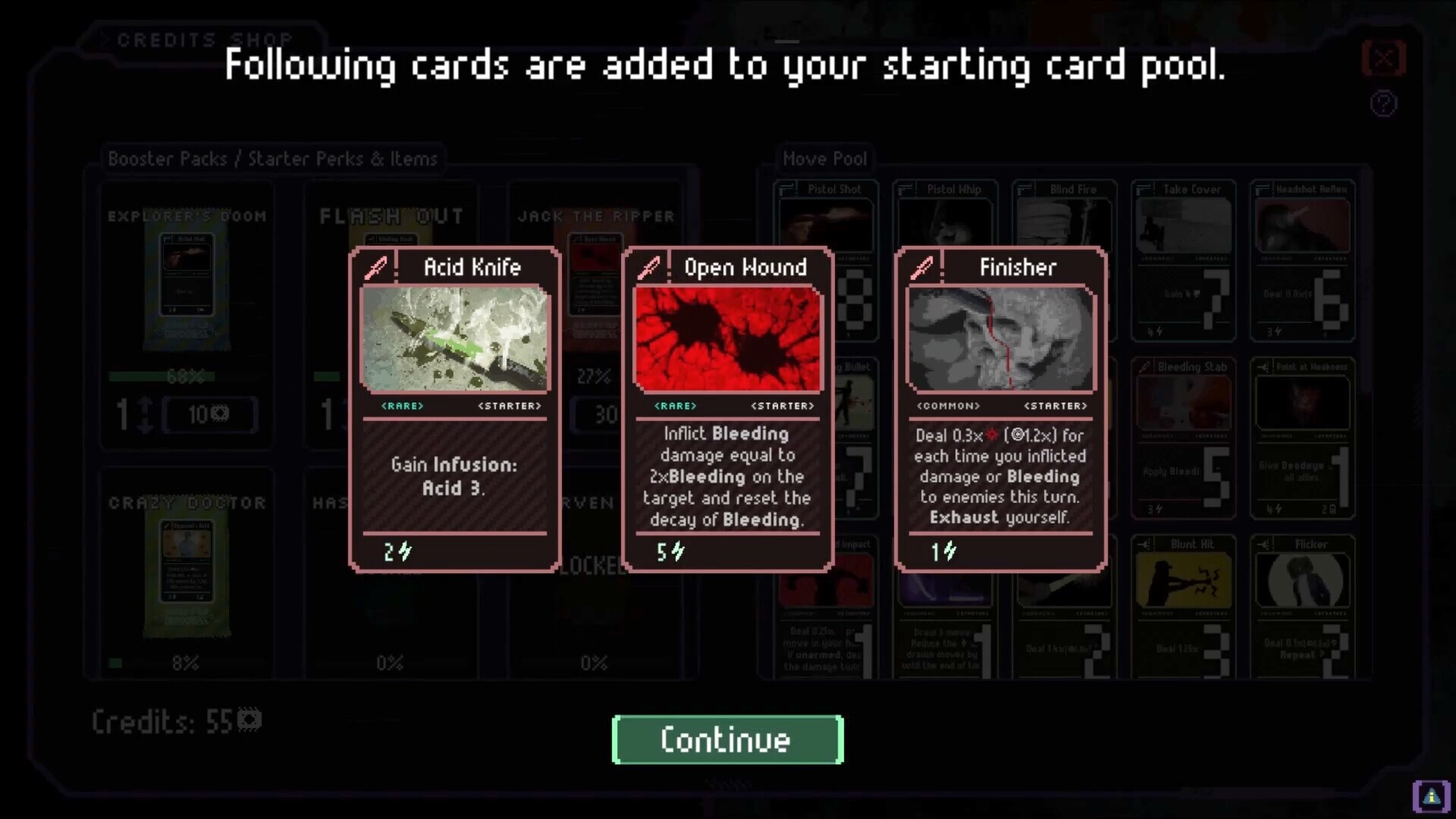Click the price field showing 10 credits
The image size is (1456, 819).
click(x=211, y=415)
